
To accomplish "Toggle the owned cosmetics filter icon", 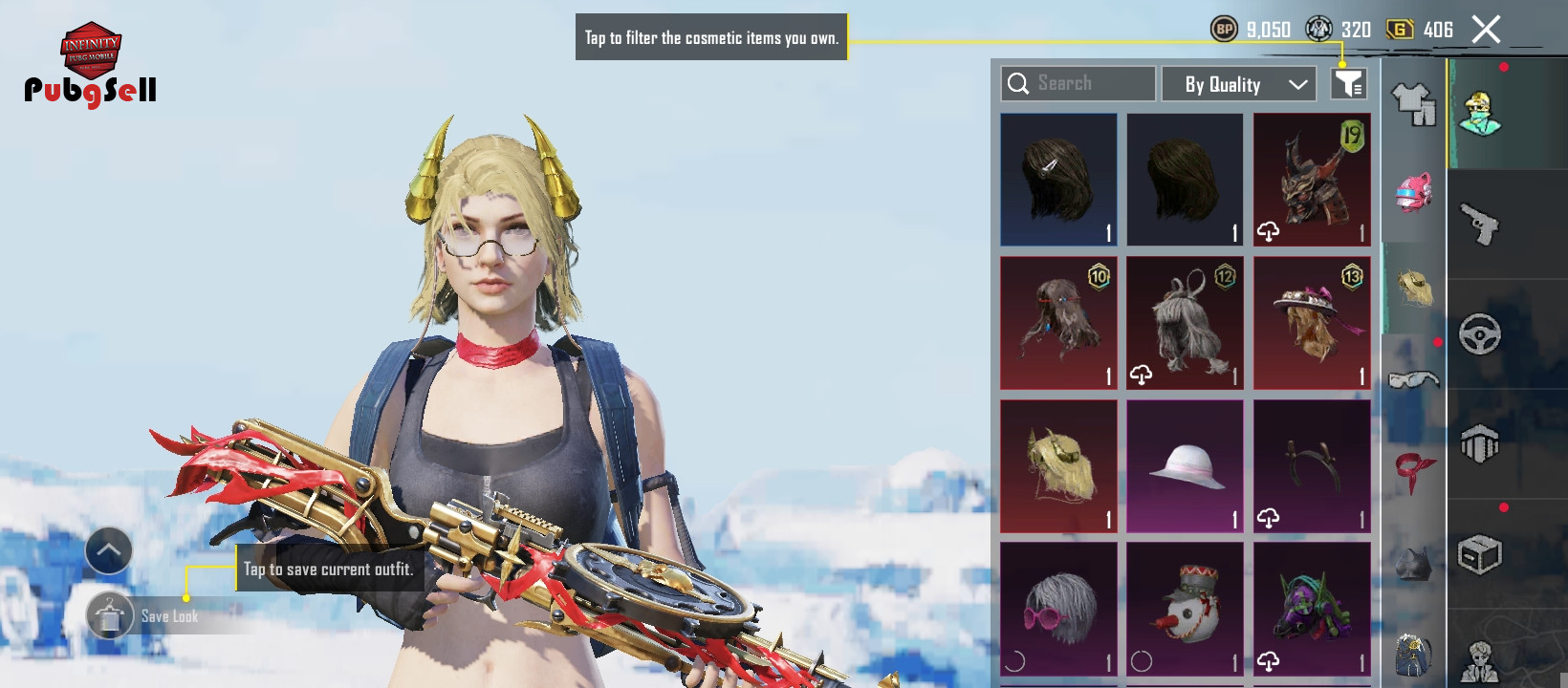I will click(1348, 84).
